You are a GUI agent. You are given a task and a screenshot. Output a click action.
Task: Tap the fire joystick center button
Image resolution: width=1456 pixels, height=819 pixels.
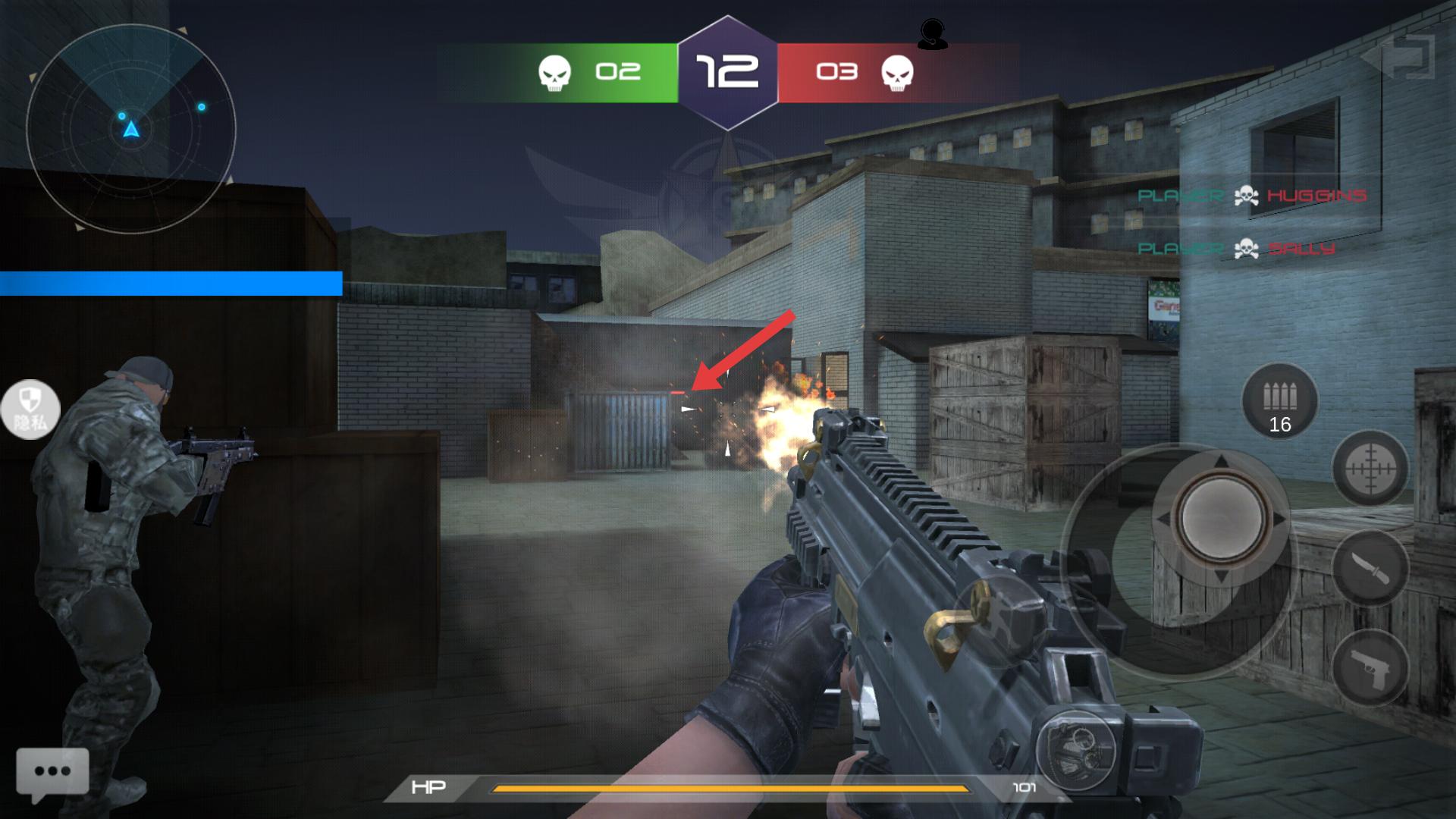1221,519
